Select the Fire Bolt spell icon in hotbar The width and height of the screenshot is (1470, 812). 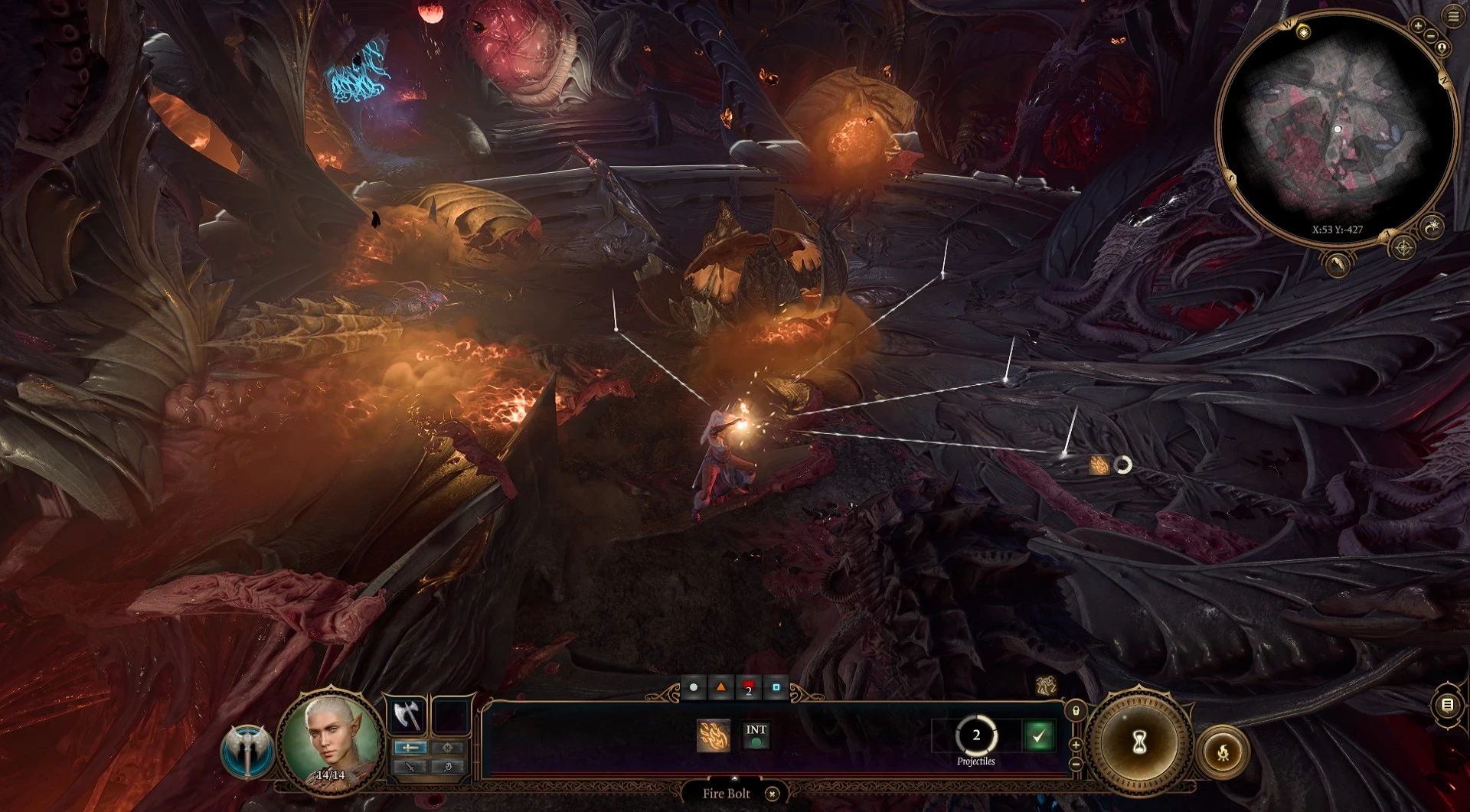(x=714, y=736)
